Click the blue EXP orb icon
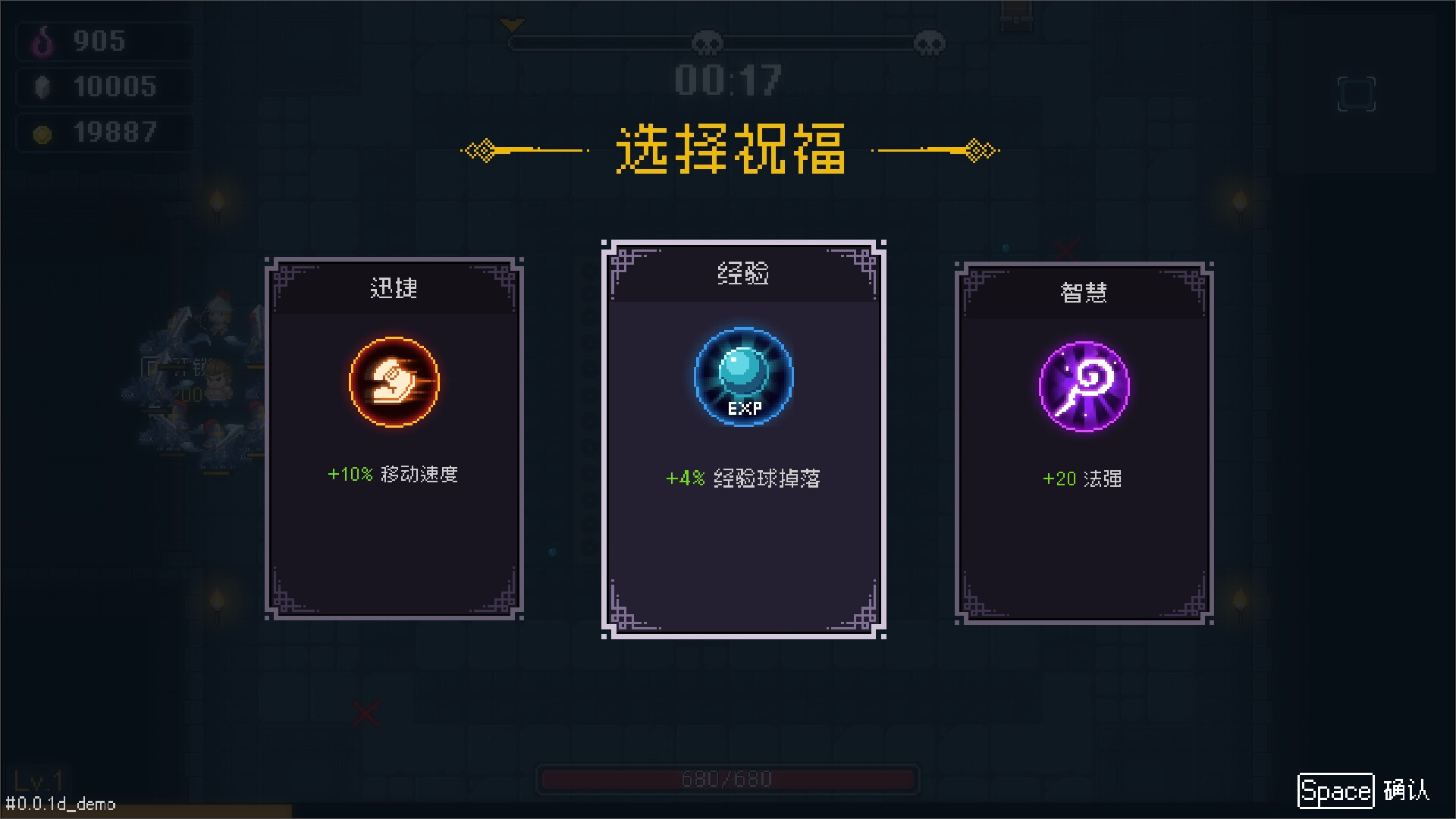The image size is (1456, 819). pyautogui.click(x=744, y=377)
